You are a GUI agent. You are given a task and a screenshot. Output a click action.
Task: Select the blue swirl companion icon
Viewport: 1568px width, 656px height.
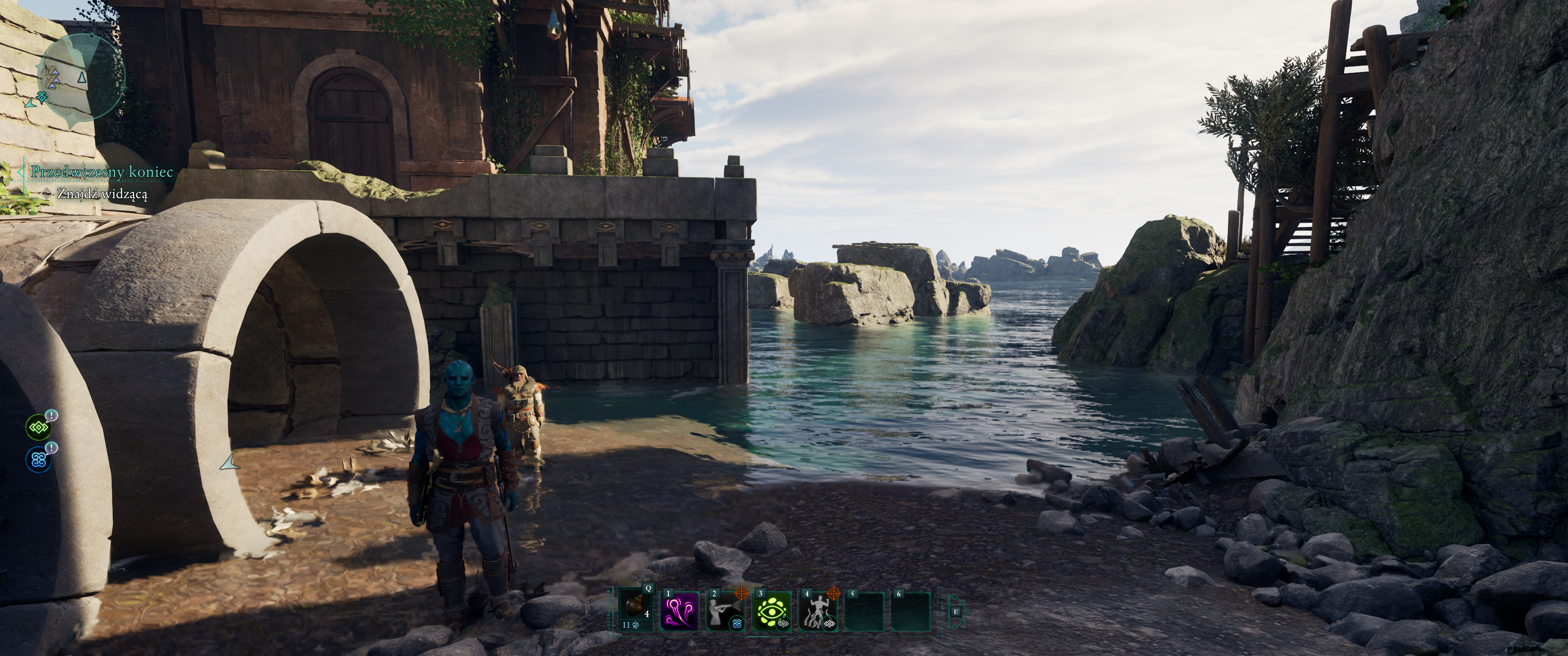(38, 460)
